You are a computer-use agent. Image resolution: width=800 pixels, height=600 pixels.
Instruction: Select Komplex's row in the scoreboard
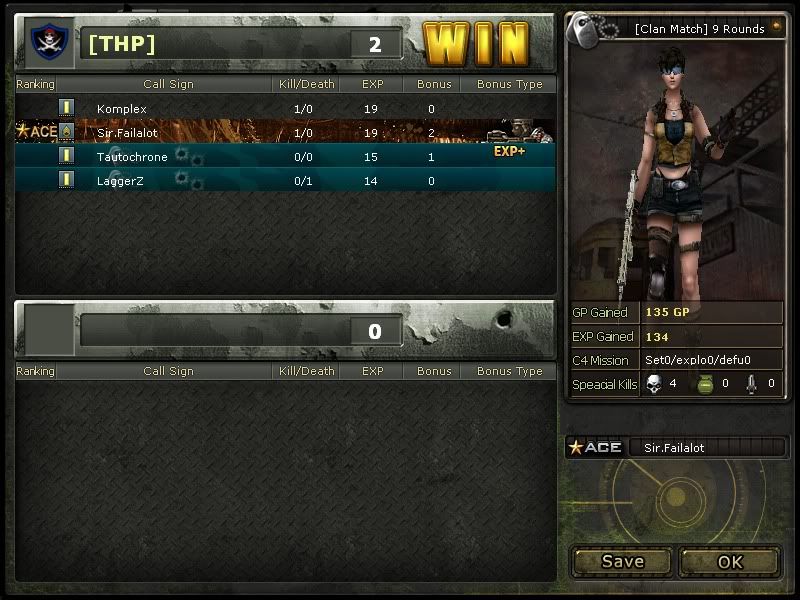[285, 108]
